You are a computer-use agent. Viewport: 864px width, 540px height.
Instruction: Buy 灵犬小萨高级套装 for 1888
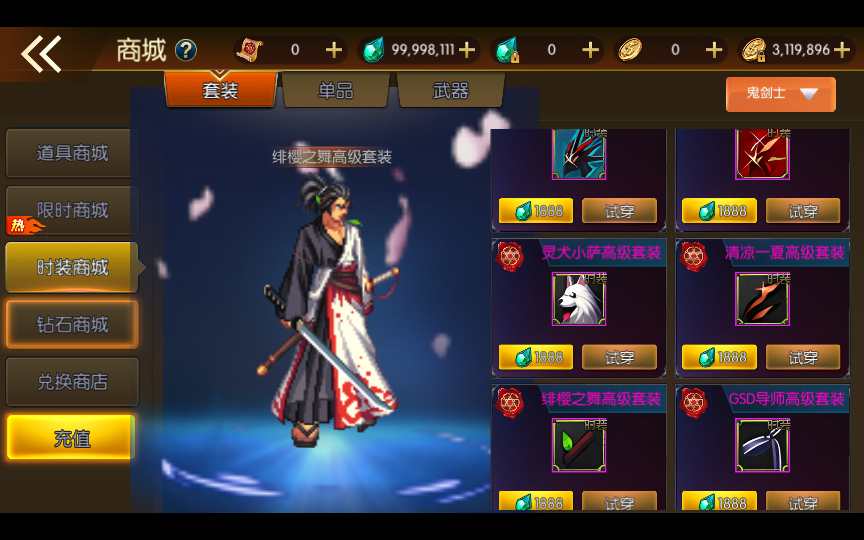[536, 357]
